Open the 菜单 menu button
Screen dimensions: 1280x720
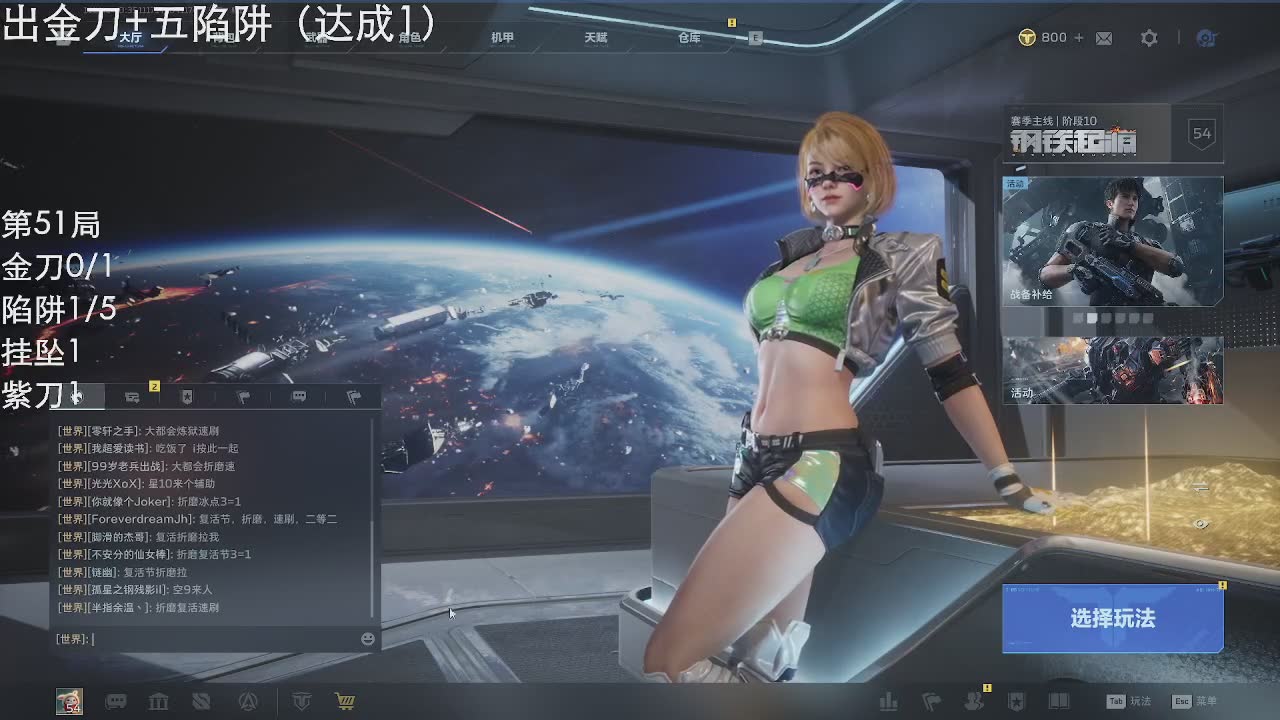(1195, 702)
